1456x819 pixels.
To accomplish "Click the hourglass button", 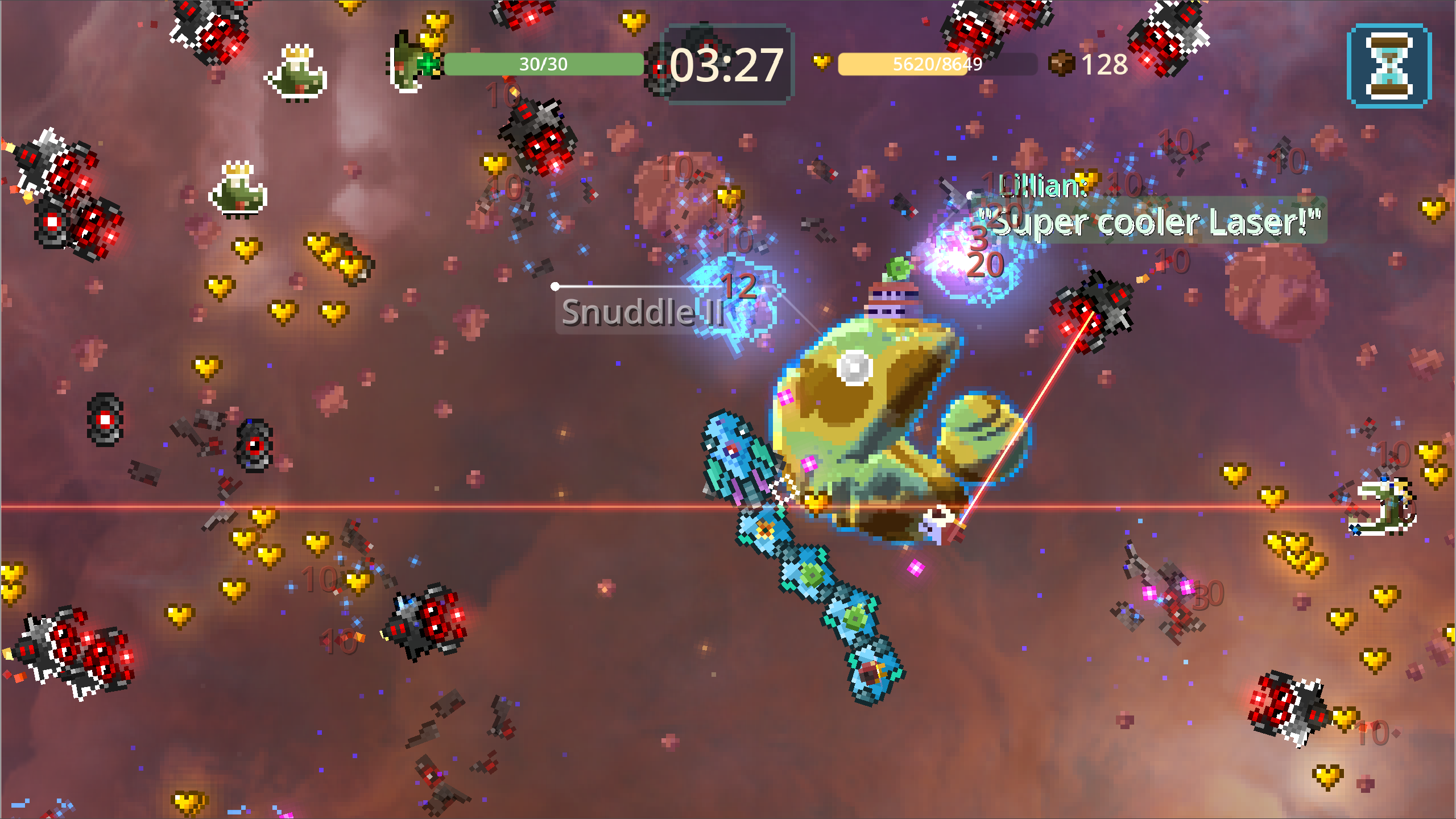I will [x=1389, y=66].
